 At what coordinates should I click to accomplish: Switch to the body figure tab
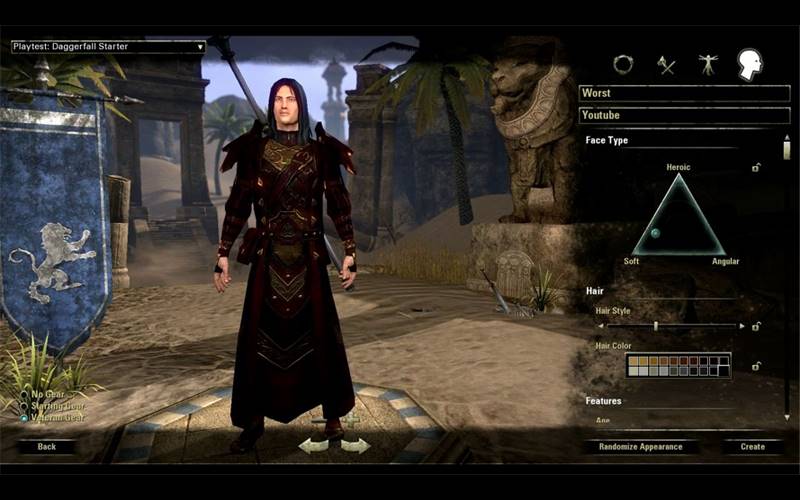coord(708,65)
